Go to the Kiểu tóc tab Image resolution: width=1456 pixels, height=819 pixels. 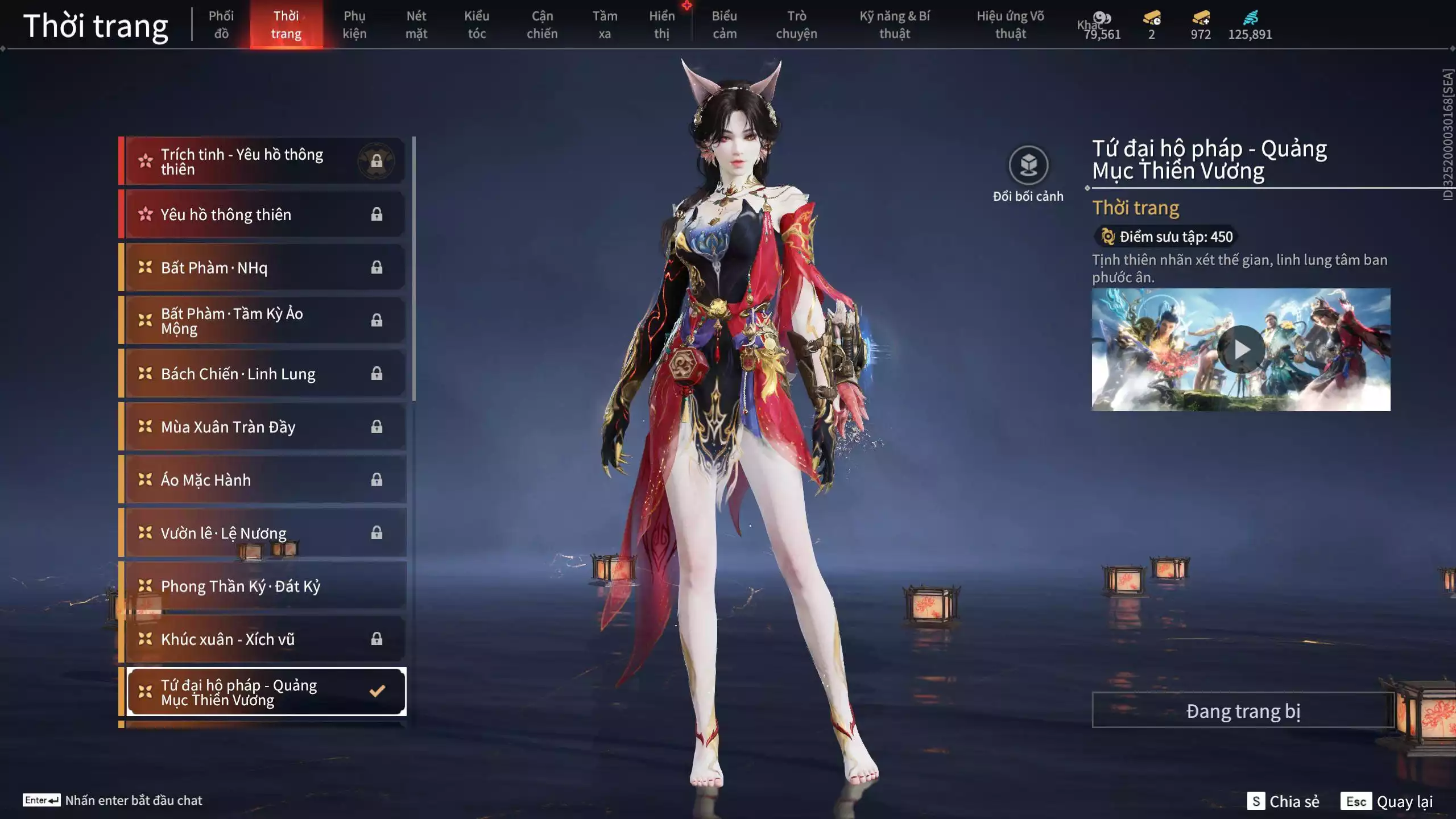(x=477, y=24)
